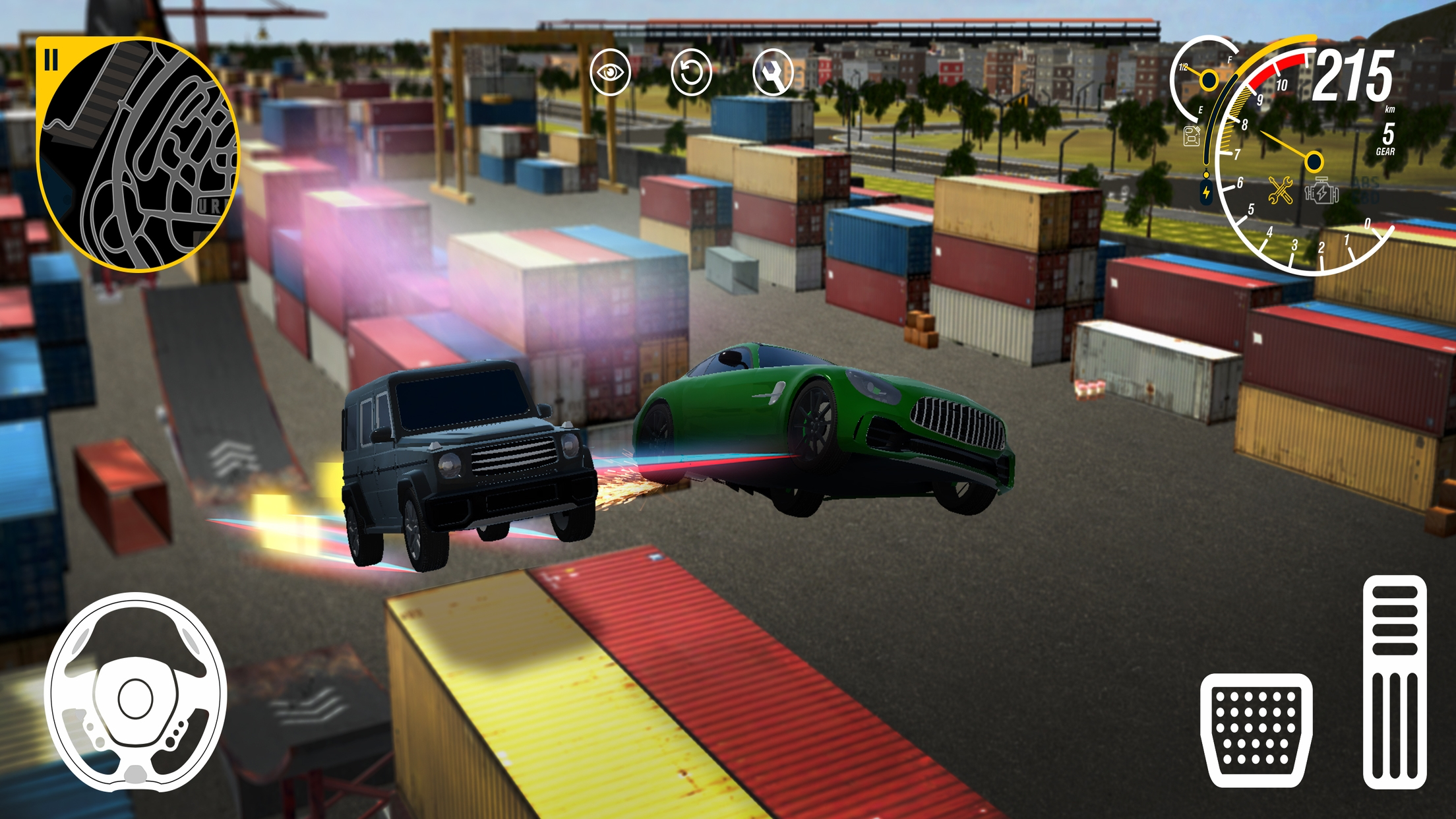Reset the car with the circular arrow icon
Image resolution: width=1456 pixels, height=819 pixels.
pos(691,72)
